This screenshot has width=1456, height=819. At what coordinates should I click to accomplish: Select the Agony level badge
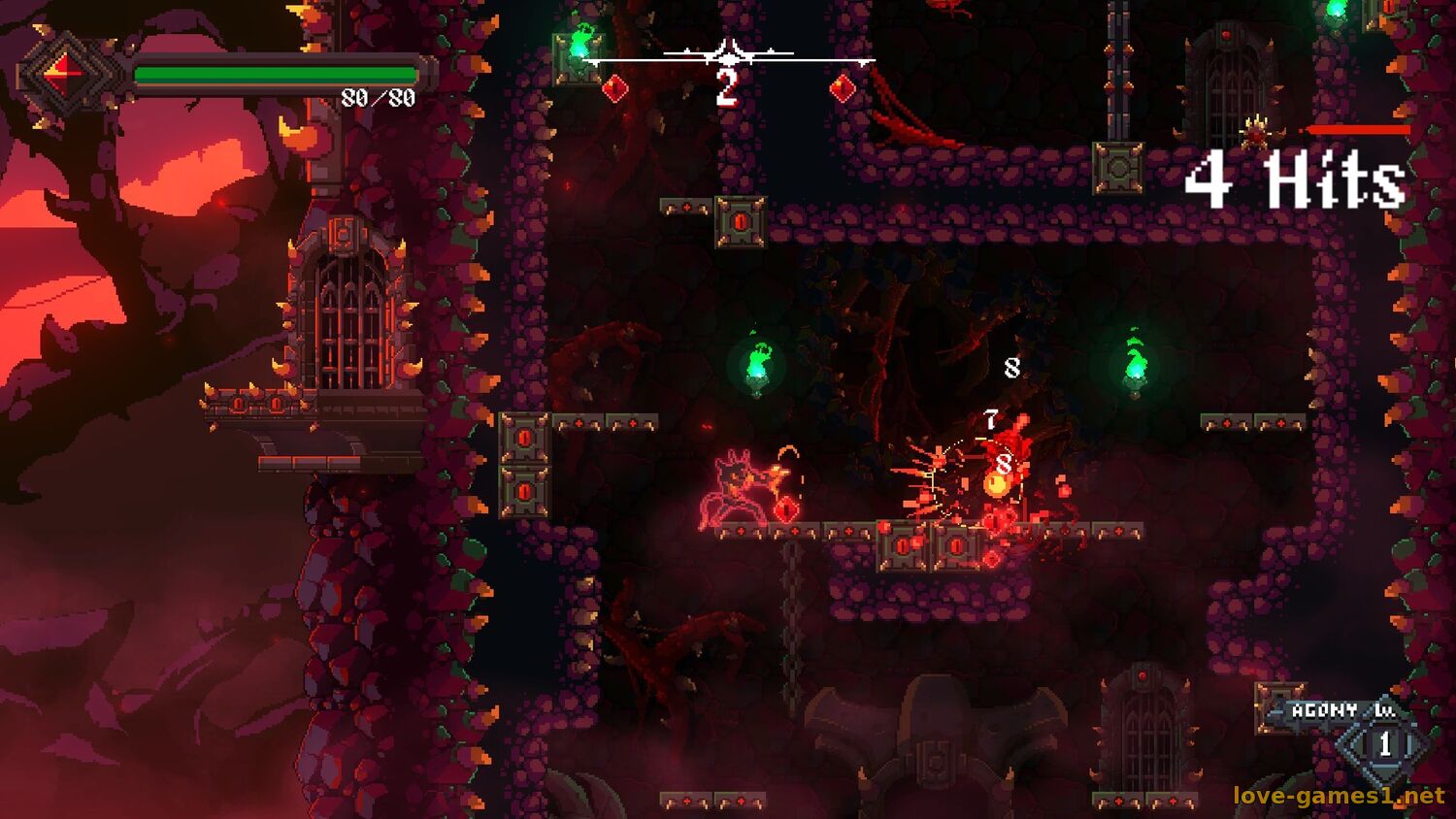coord(1384,743)
